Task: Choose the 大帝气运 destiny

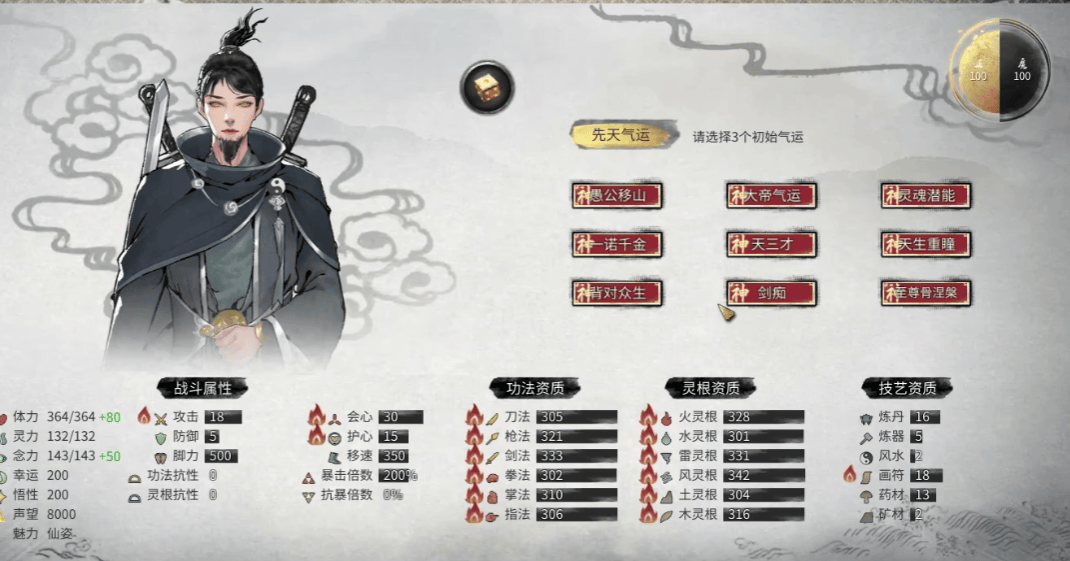Action: pyautogui.click(x=771, y=195)
